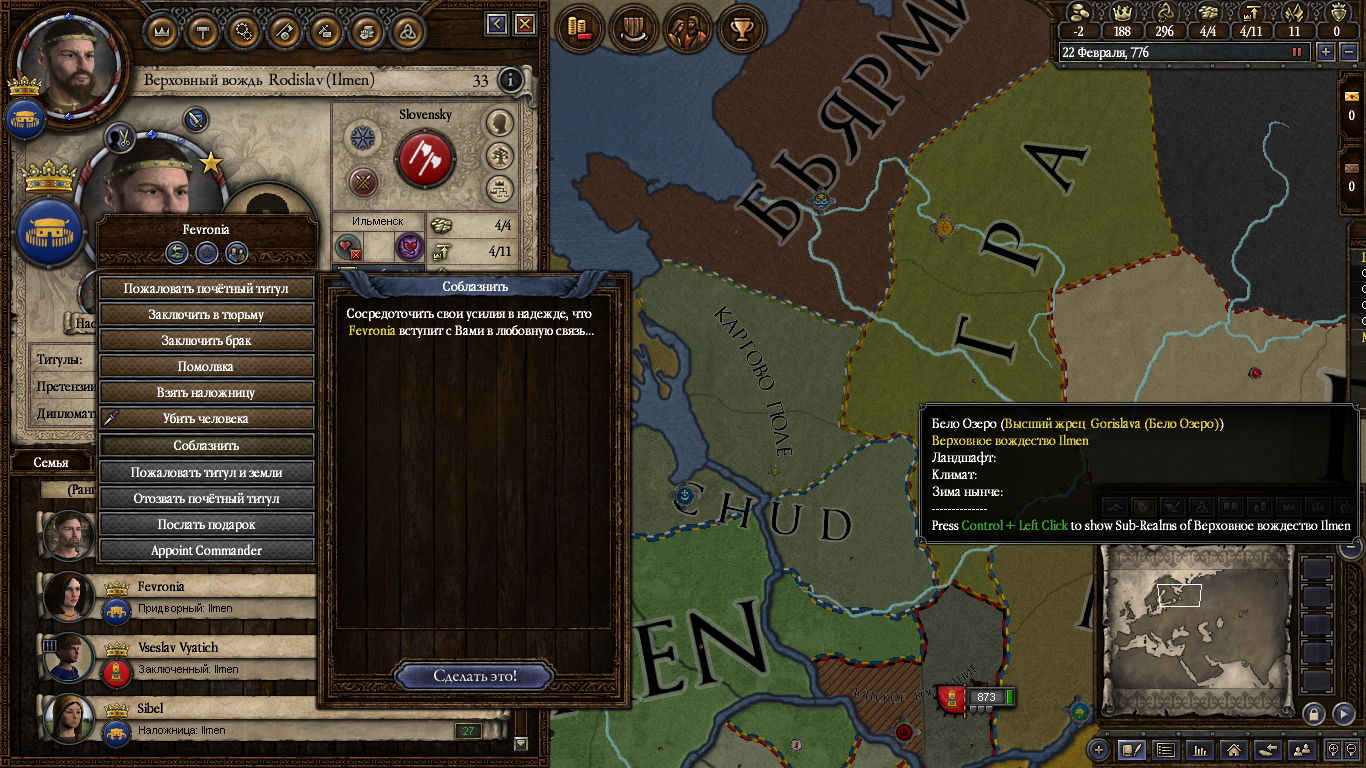
Task: Choose 'Пожаловать почётный титул' option
Action: pos(206,288)
